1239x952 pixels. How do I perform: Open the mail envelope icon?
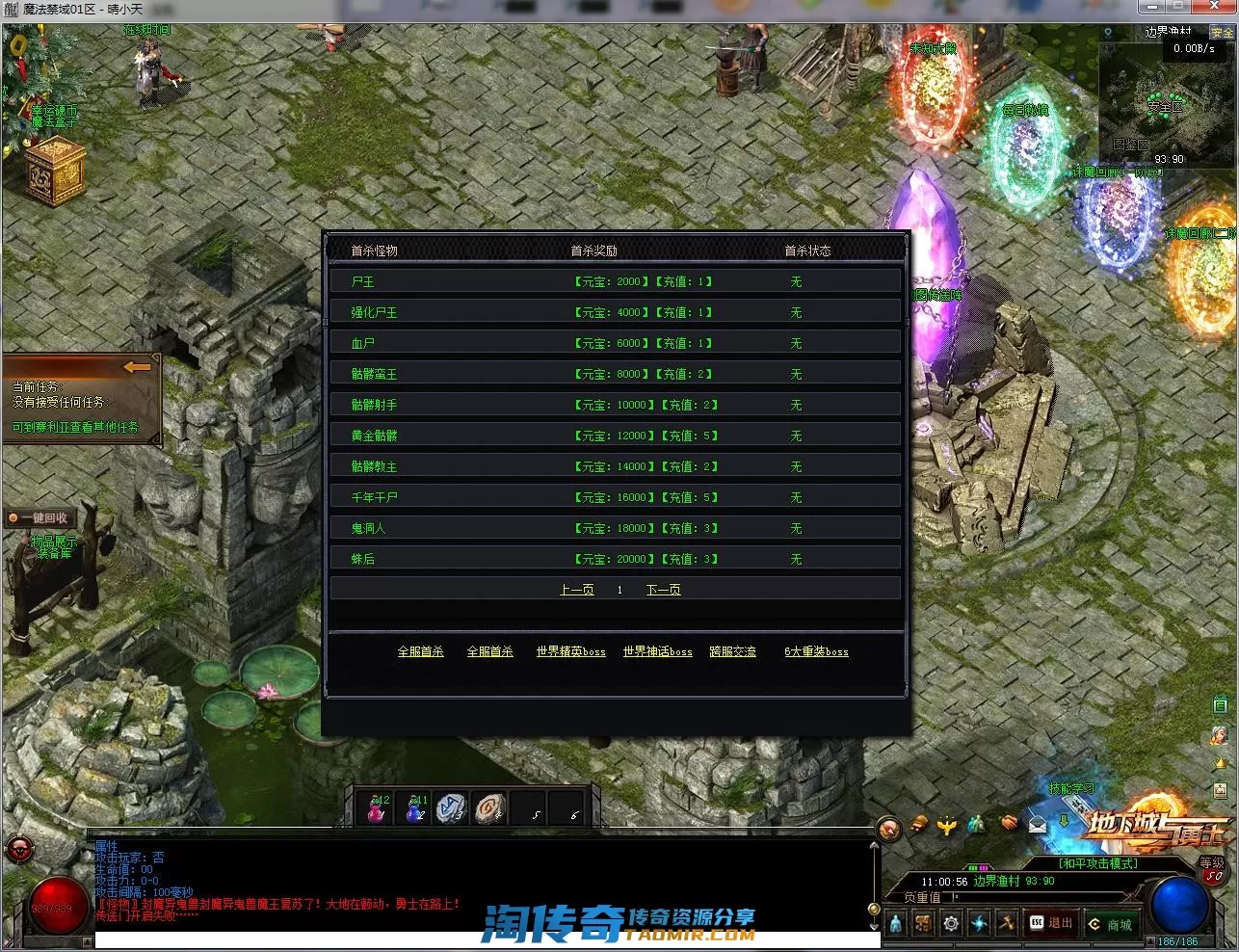[x=1038, y=824]
